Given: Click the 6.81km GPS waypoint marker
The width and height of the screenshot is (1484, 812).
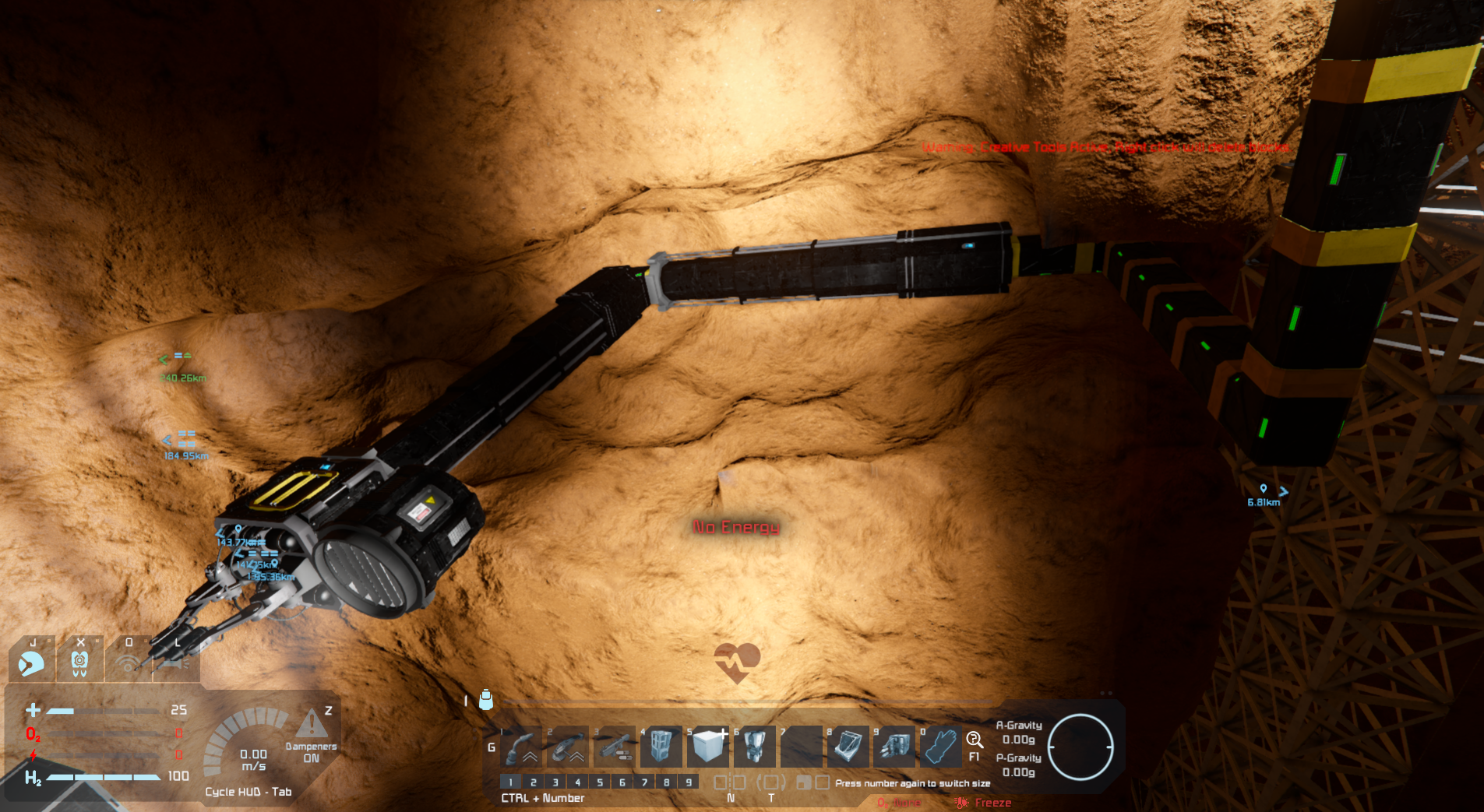Looking at the screenshot, I should [1264, 490].
